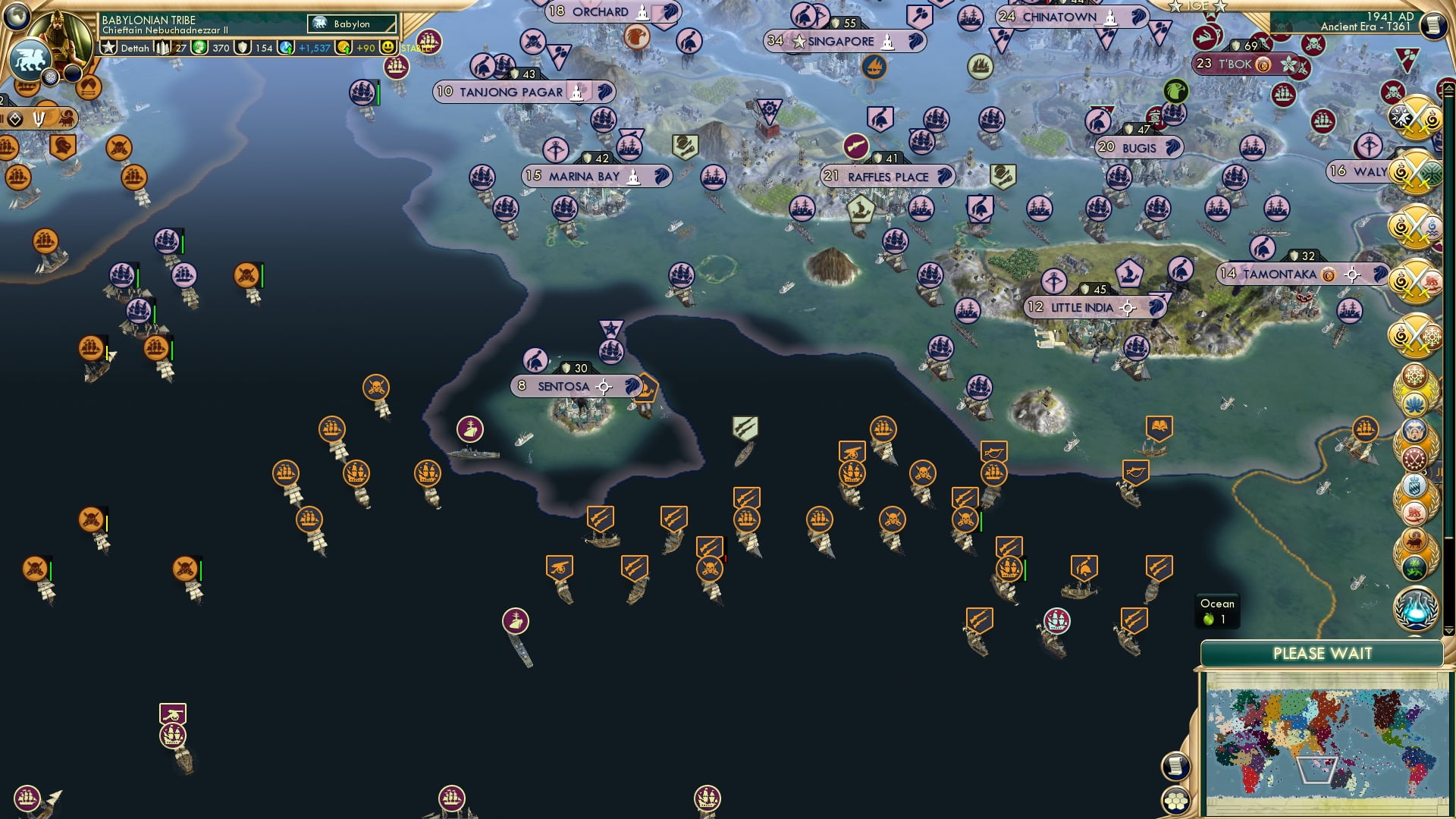Open the Babylon civilization emblem menu
Viewport: 1456px width, 819px height.
[30, 57]
